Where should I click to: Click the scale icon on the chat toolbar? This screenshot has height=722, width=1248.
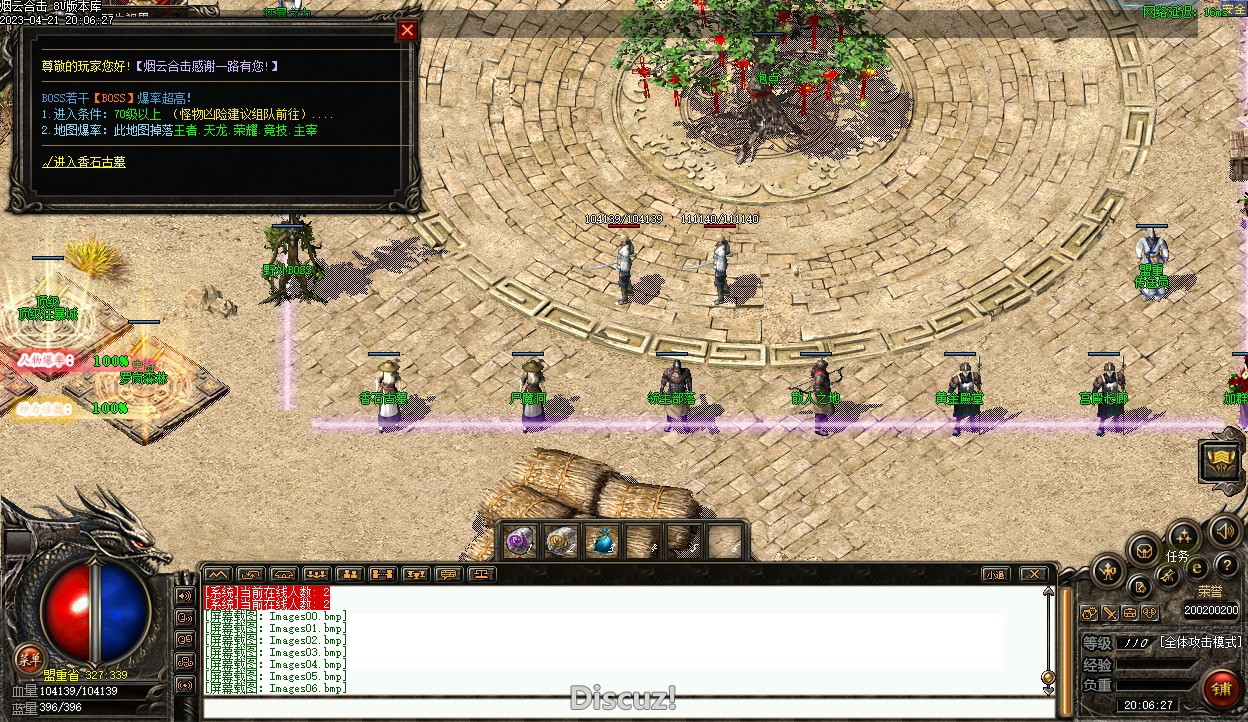coord(483,574)
